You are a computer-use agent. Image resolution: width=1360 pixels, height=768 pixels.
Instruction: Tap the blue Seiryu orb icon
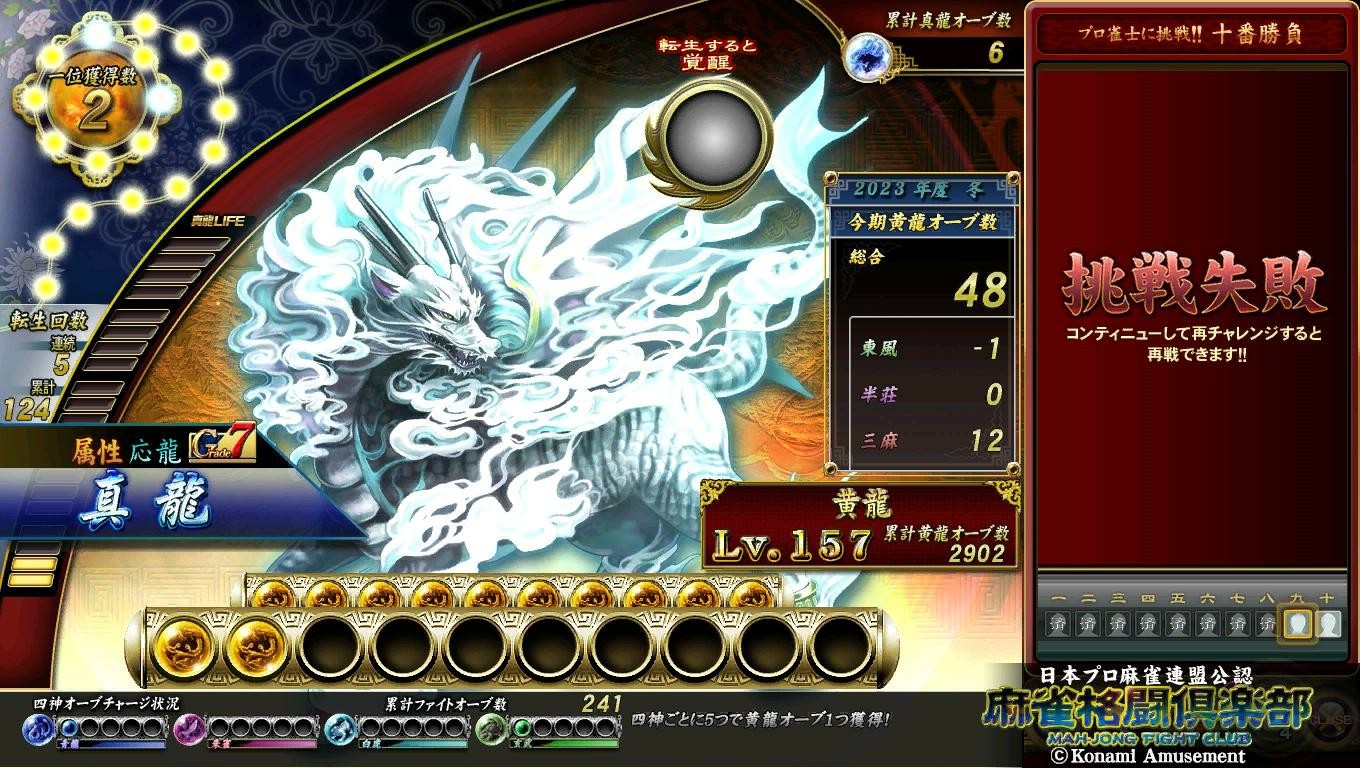39,730
